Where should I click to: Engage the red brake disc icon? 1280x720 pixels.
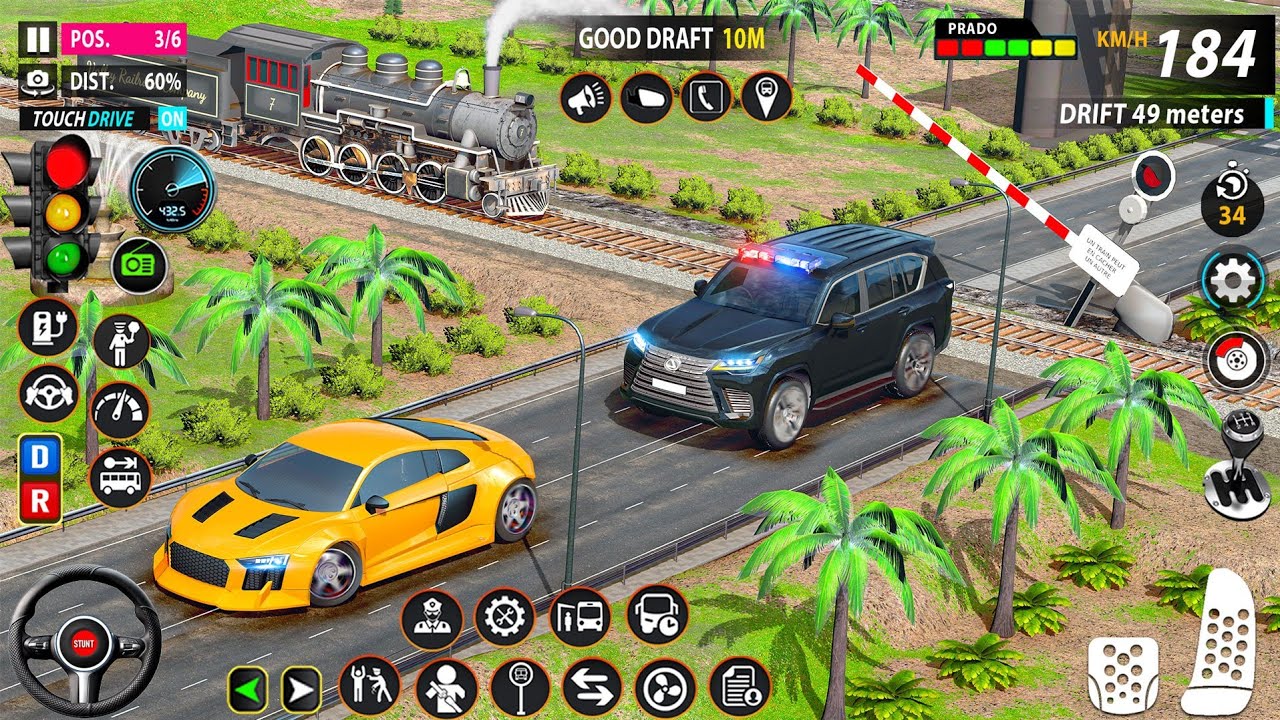coord(1236,360)
